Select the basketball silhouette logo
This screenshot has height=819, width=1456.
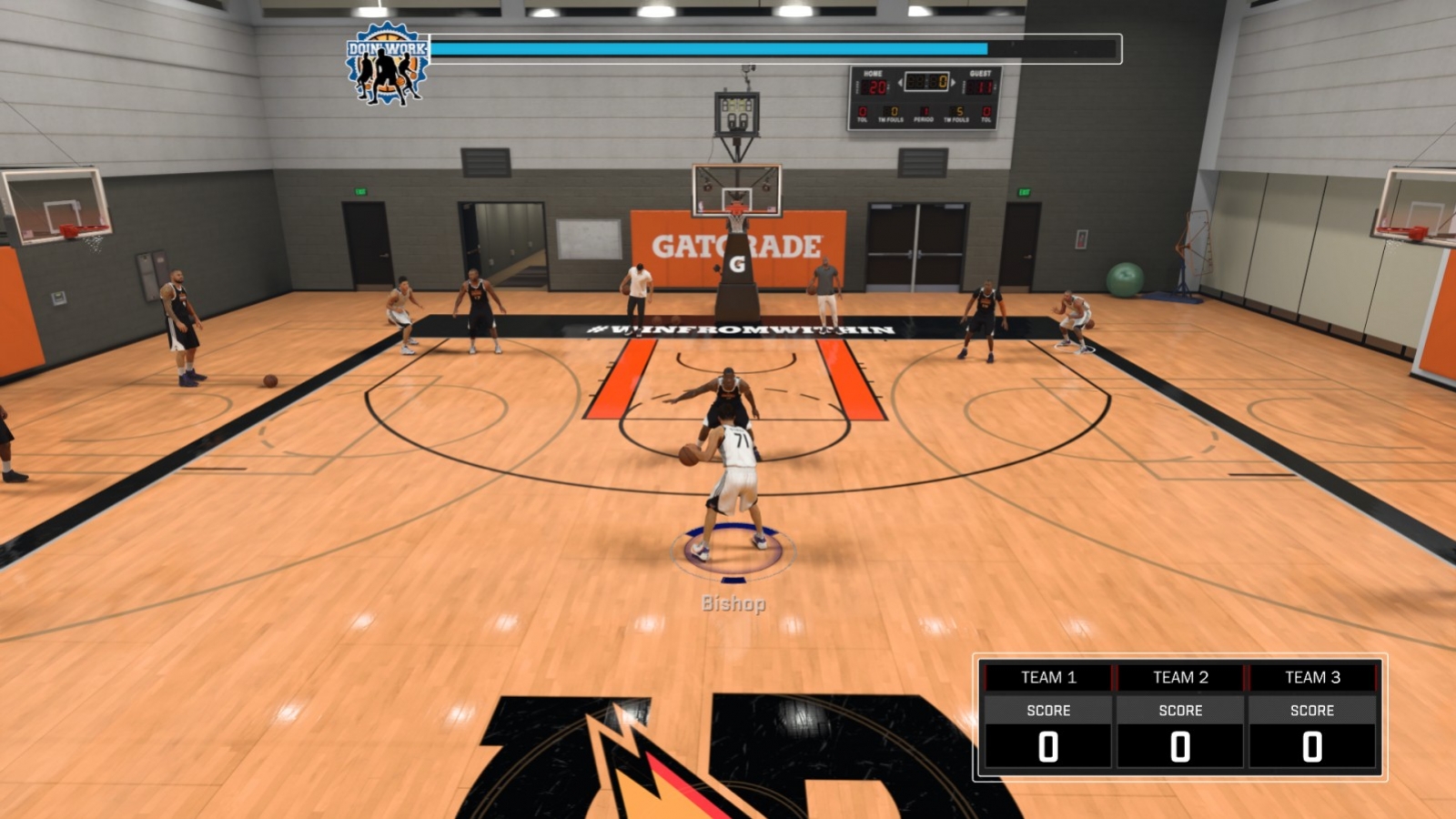pyautogui.click(x=386, y=75)
